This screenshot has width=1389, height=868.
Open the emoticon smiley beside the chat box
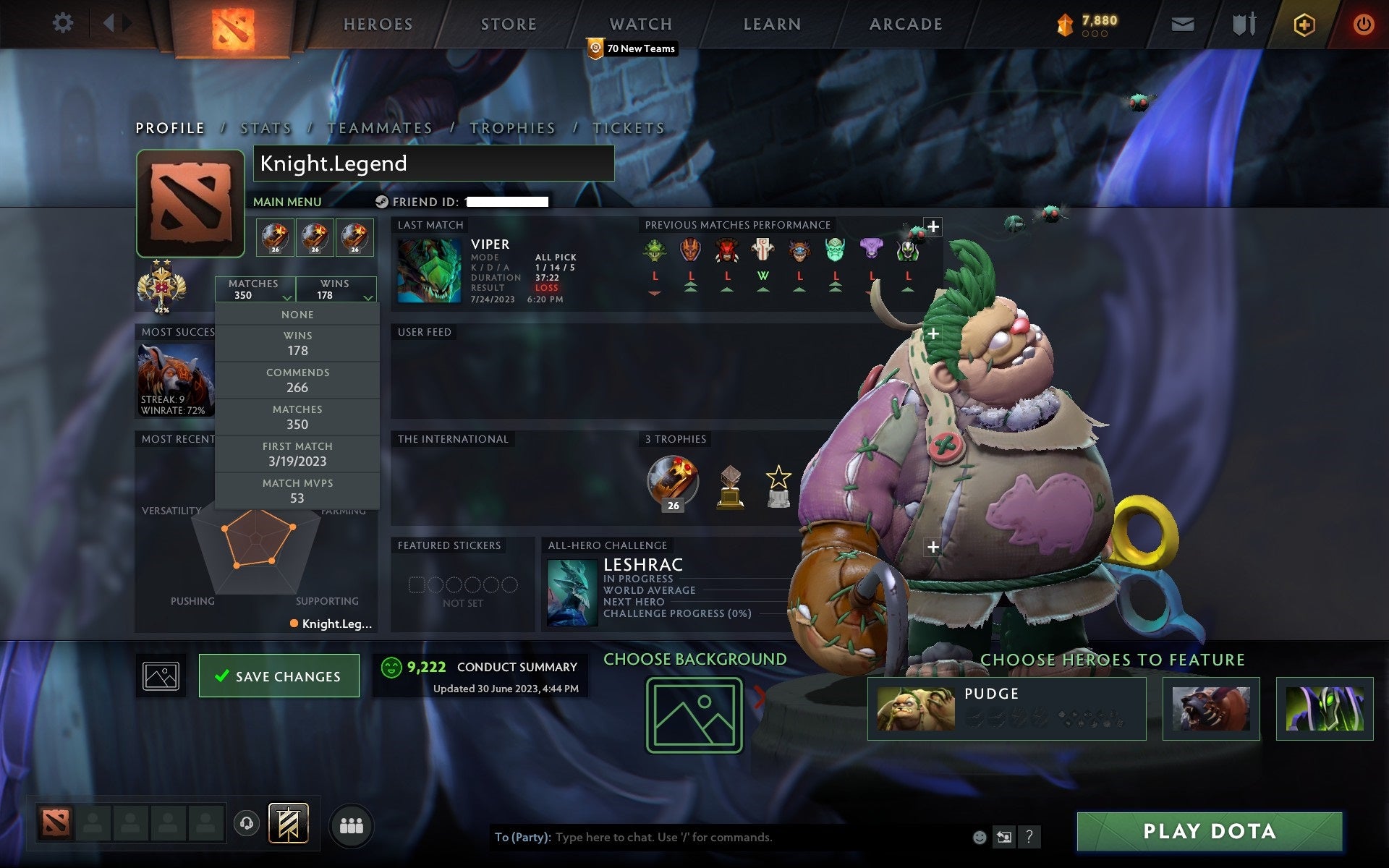(x=981, y=838)
